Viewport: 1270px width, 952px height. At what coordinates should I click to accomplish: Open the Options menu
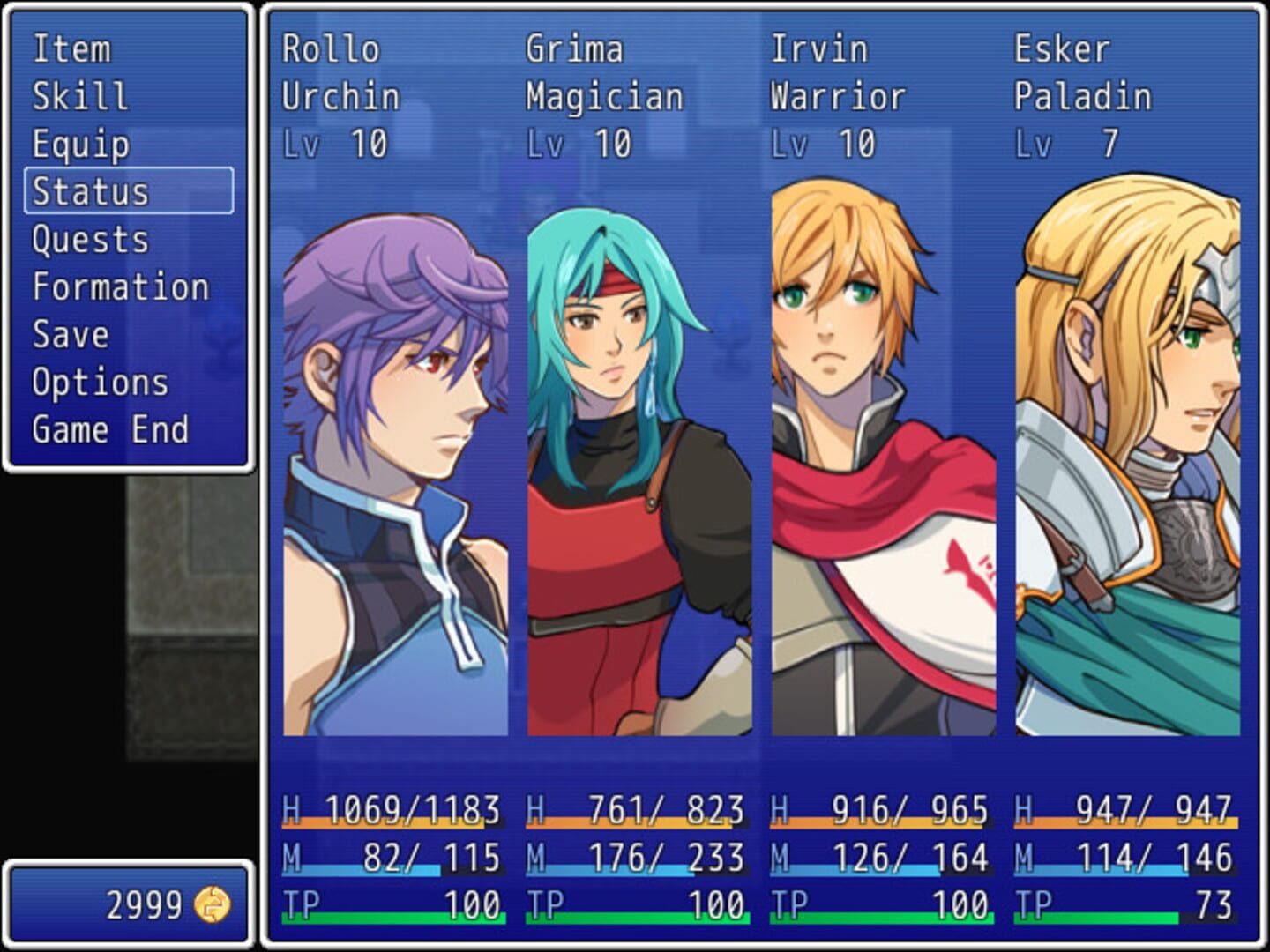coord(97,382)
